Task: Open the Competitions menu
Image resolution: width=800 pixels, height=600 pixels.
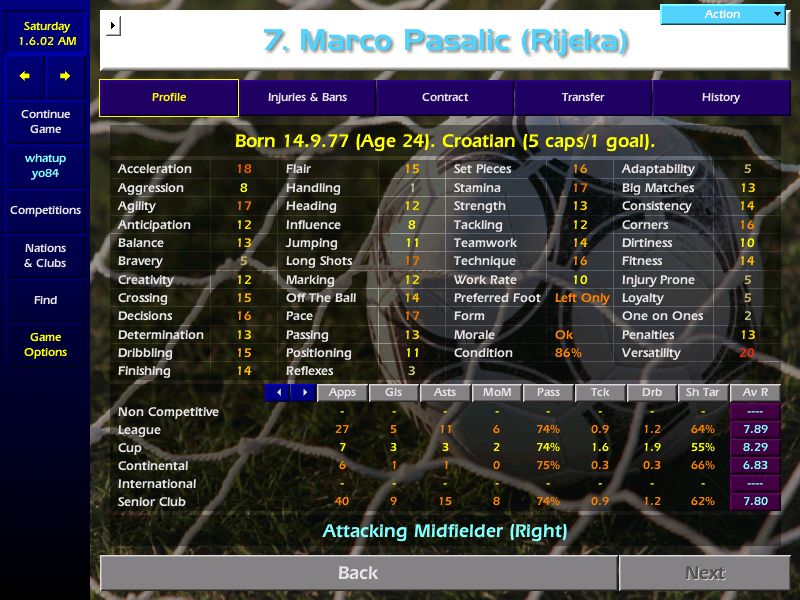Action: (x=46, y=210)
